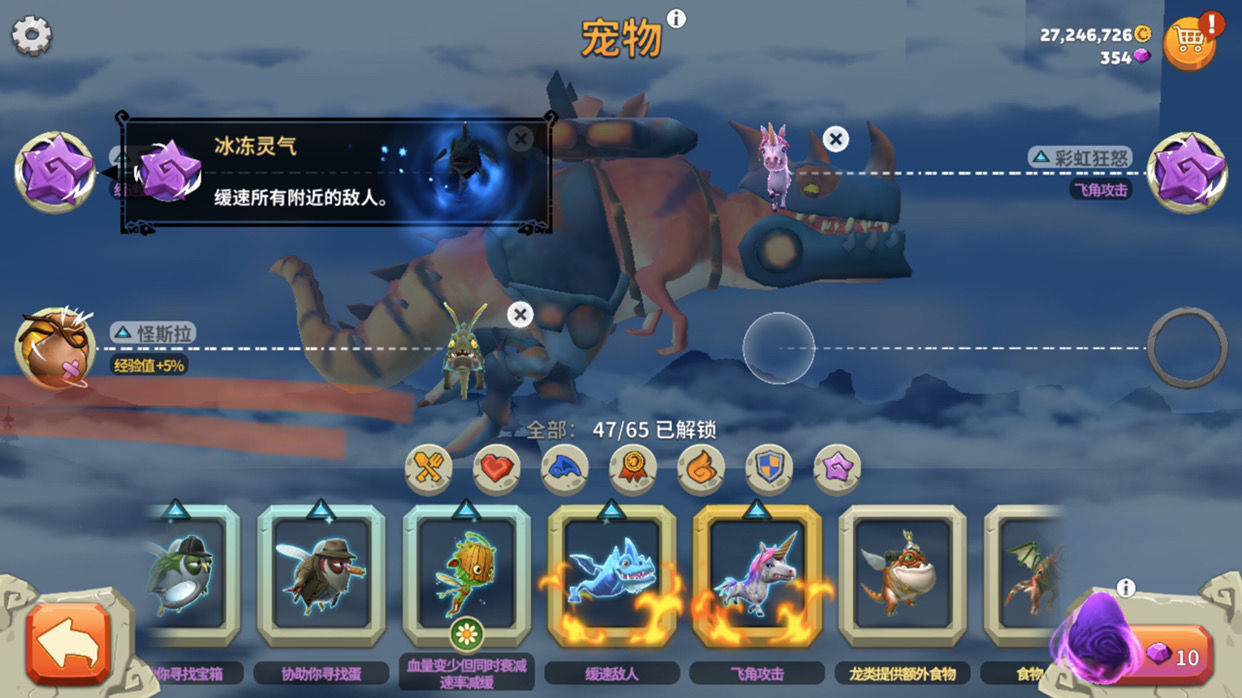Filter pets by blue hat category

pyautogui.click(x=565, y=469)
